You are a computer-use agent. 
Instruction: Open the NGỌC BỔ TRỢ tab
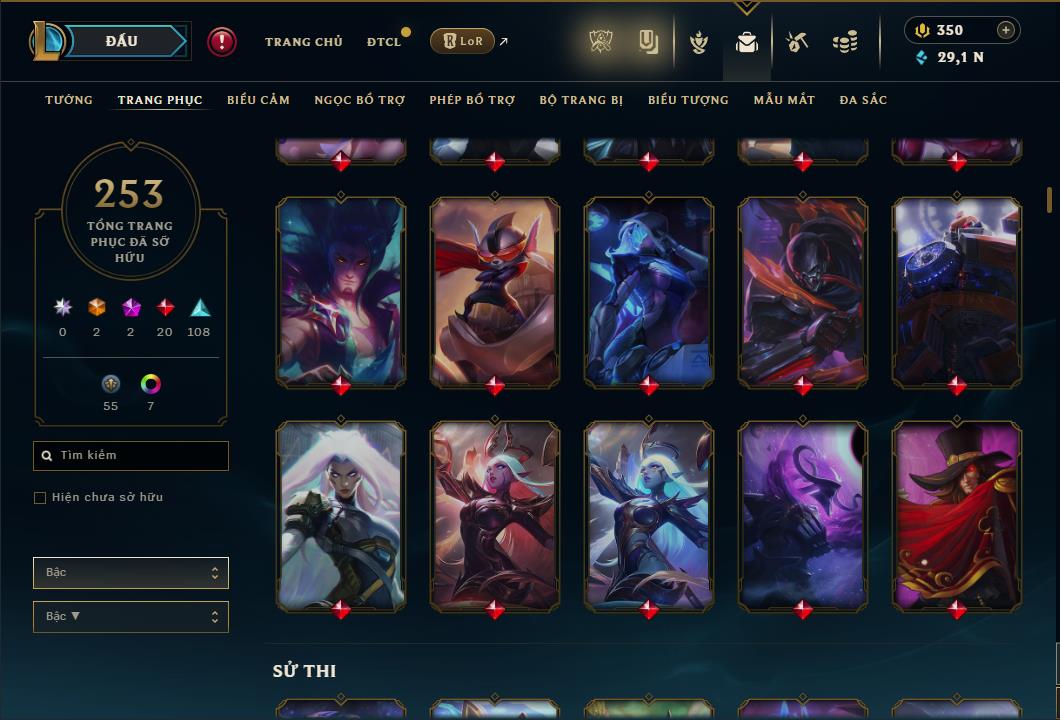pos(359,100)
